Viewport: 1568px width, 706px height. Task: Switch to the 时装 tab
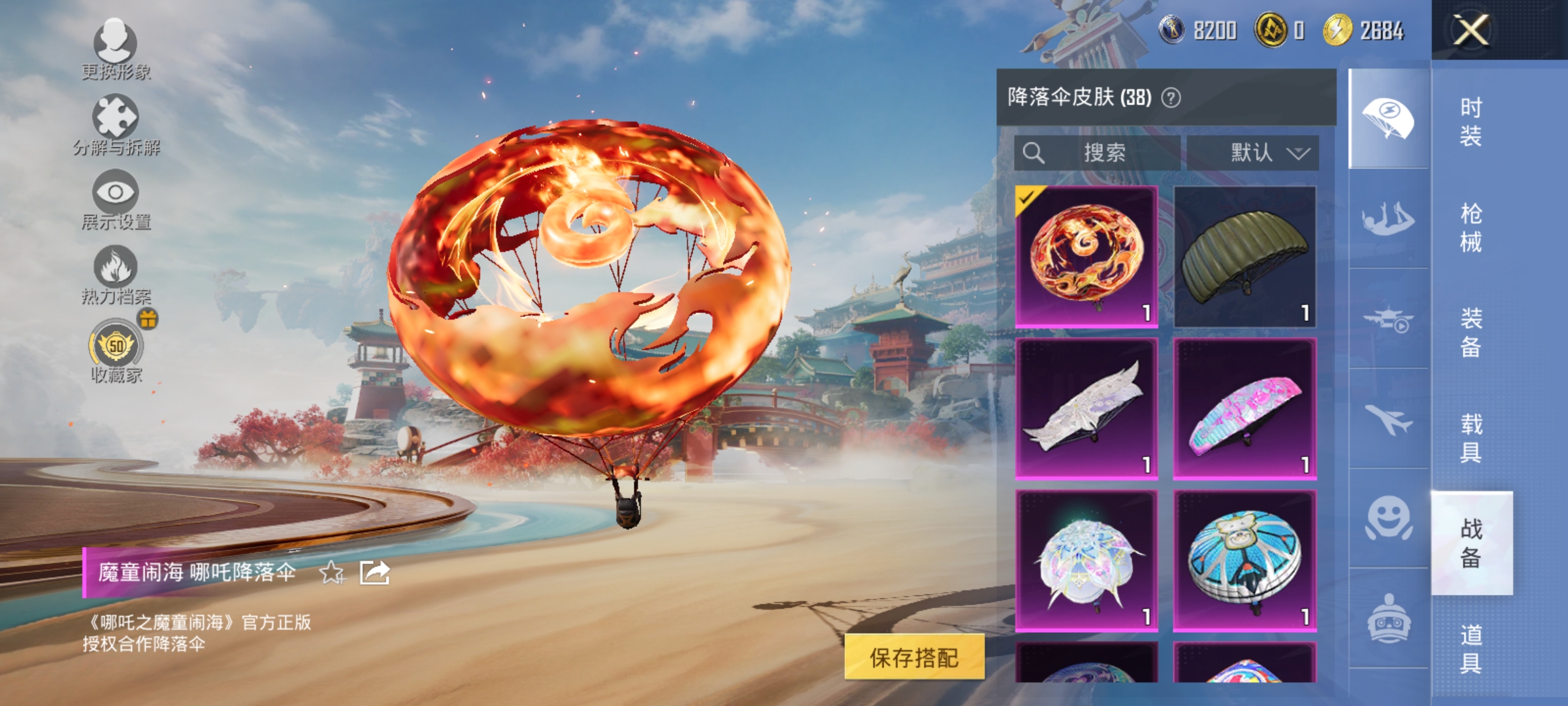[1482, 121]
